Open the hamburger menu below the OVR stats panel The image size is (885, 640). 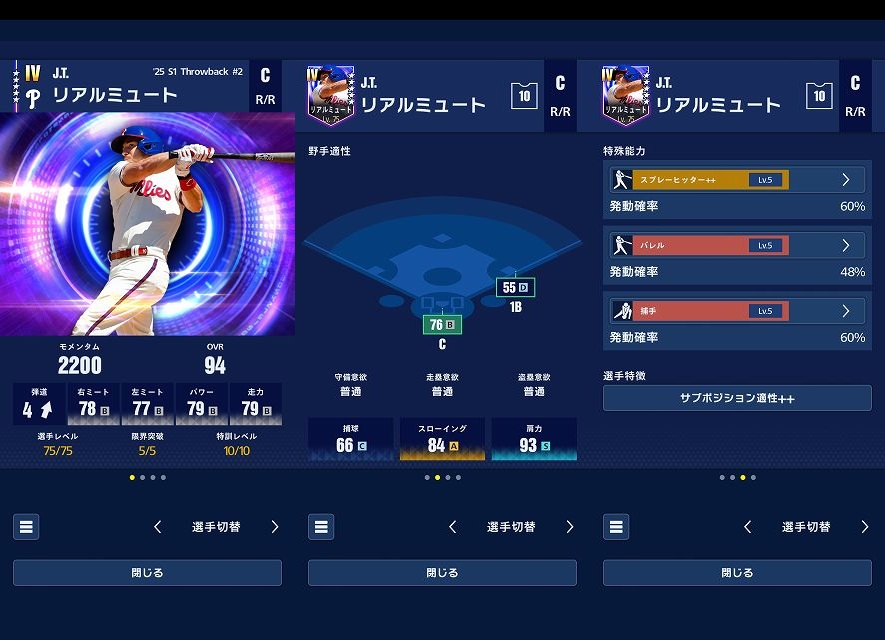(x=26, y=527)
